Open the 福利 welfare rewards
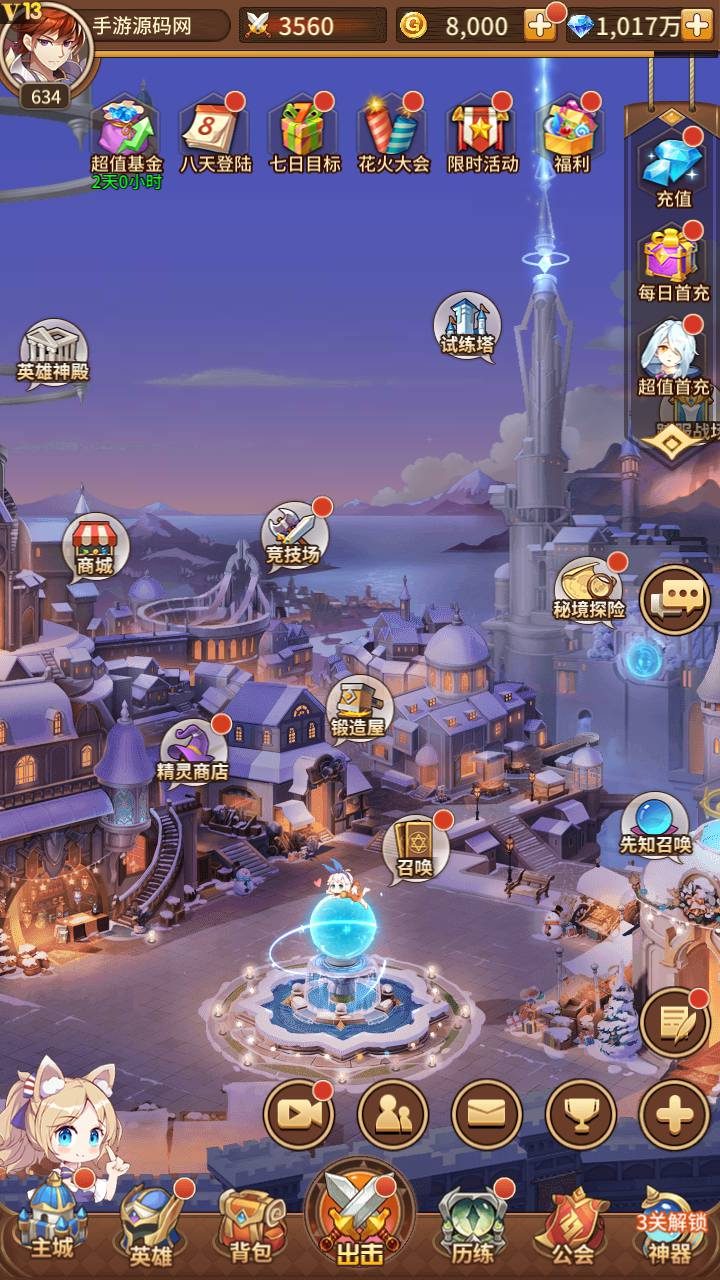This screenshot has height=1280, width=720. click(571, 131)
